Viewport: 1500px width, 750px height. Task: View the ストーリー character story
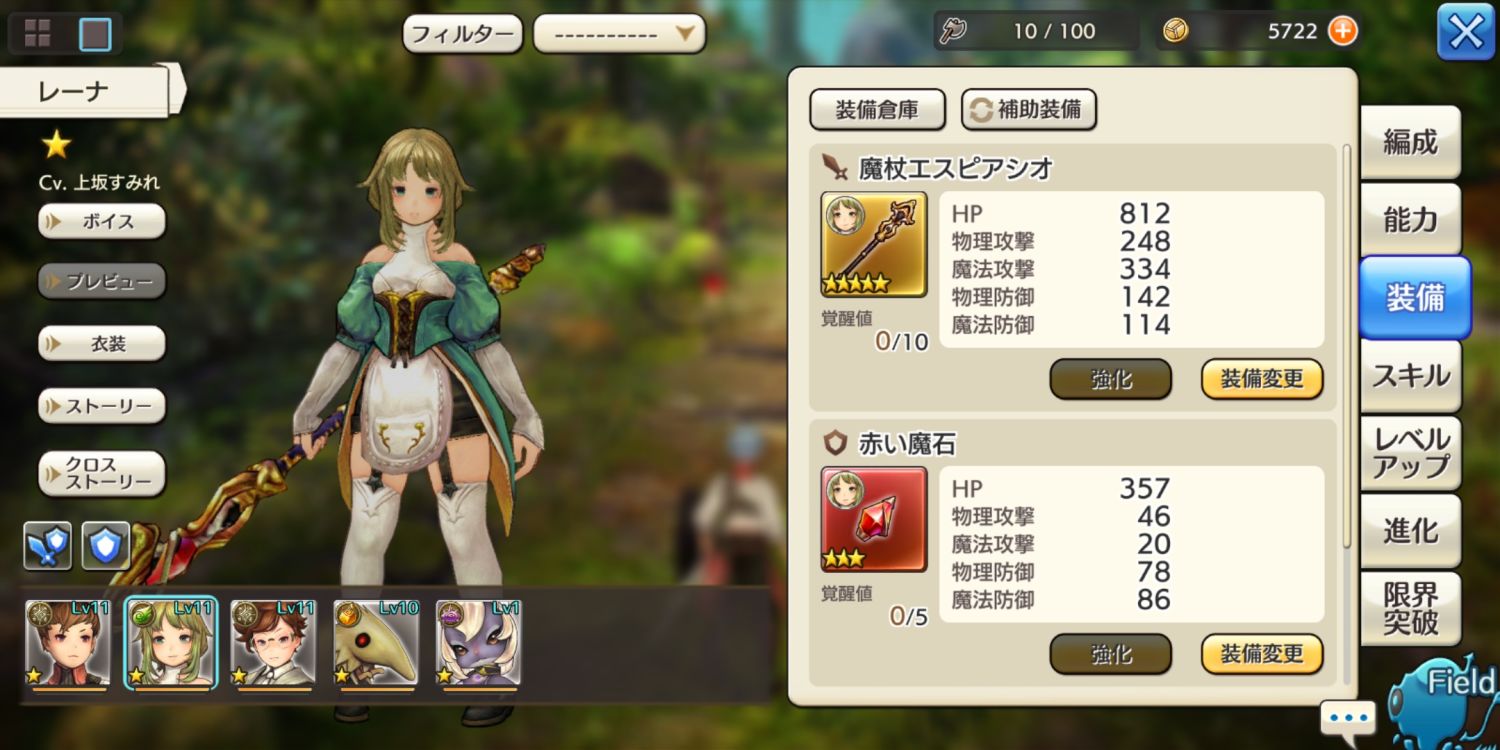(102, 406)
